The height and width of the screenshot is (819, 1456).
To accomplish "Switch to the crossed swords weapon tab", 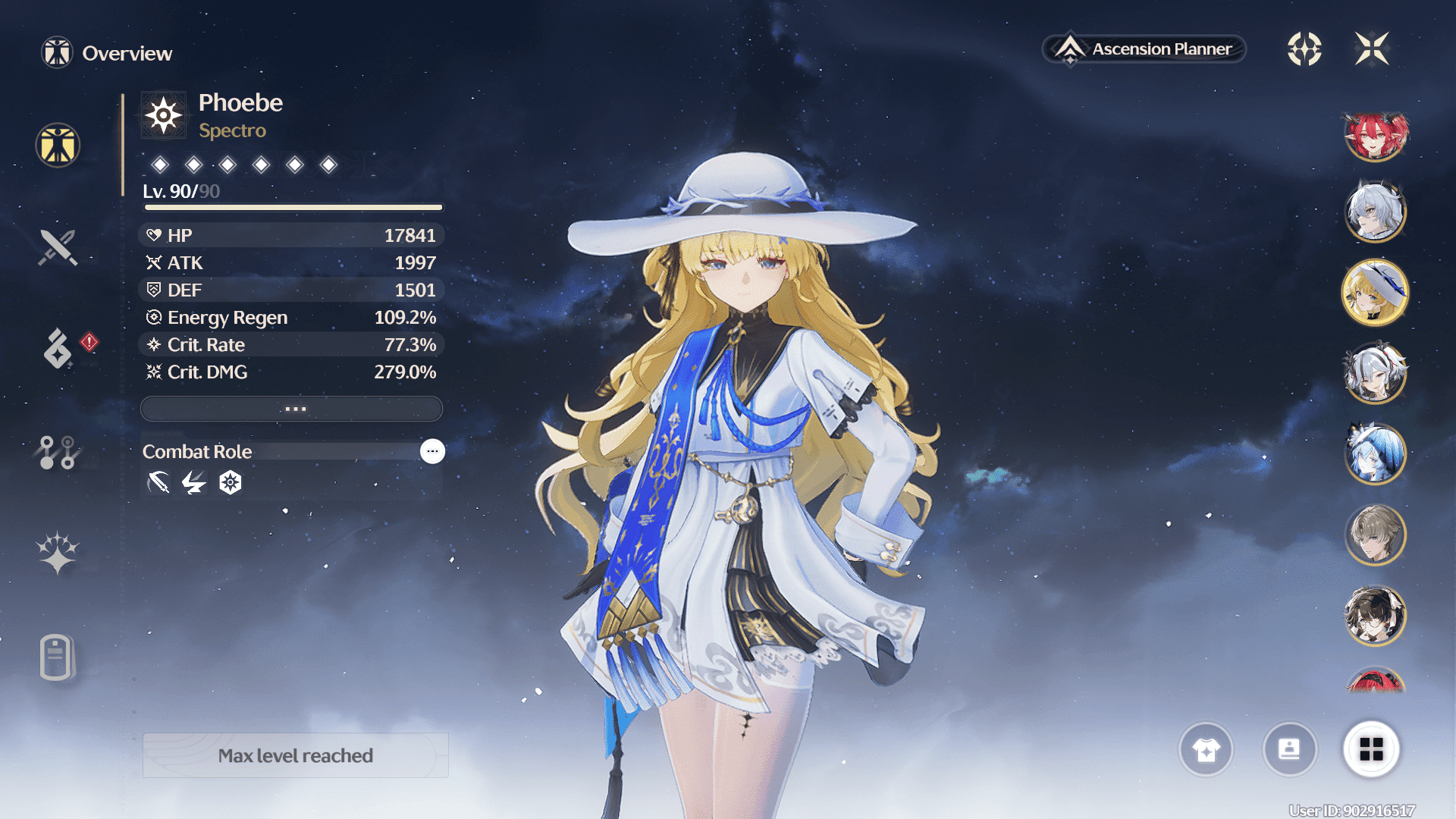I will pos(58,247).
